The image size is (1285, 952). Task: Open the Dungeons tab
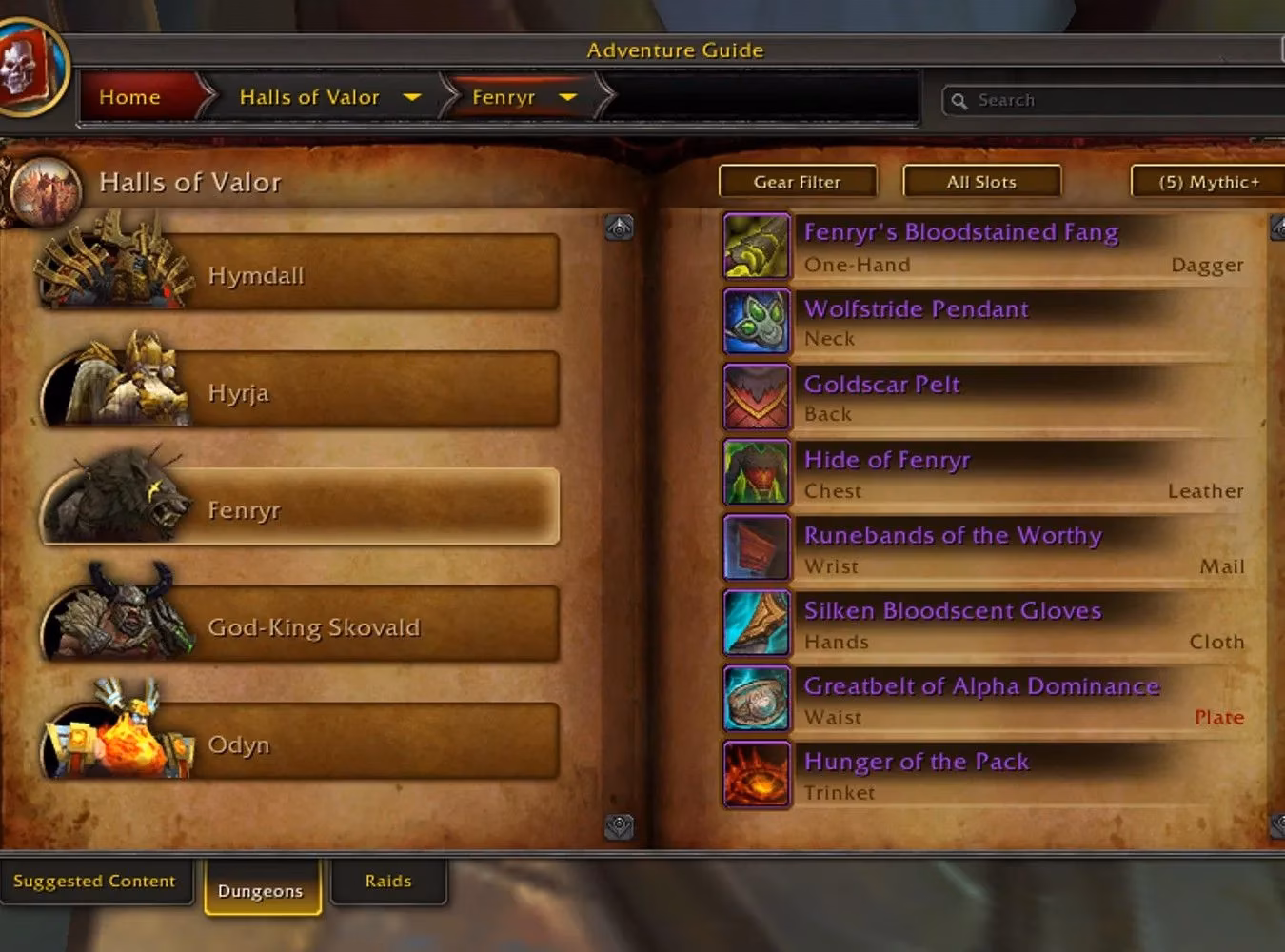[261, 890]
